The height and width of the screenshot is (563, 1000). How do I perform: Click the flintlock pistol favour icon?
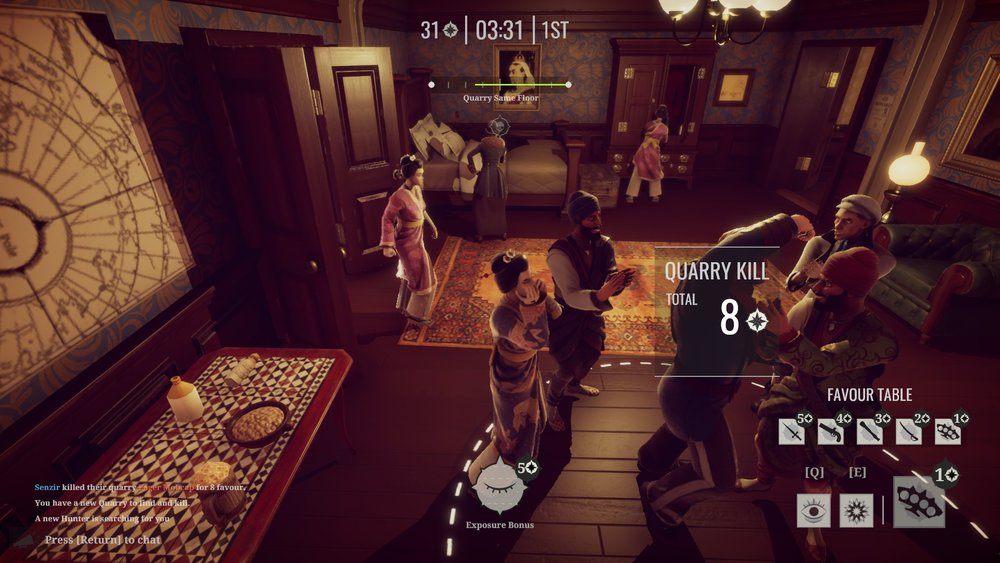tap(831, 431)
